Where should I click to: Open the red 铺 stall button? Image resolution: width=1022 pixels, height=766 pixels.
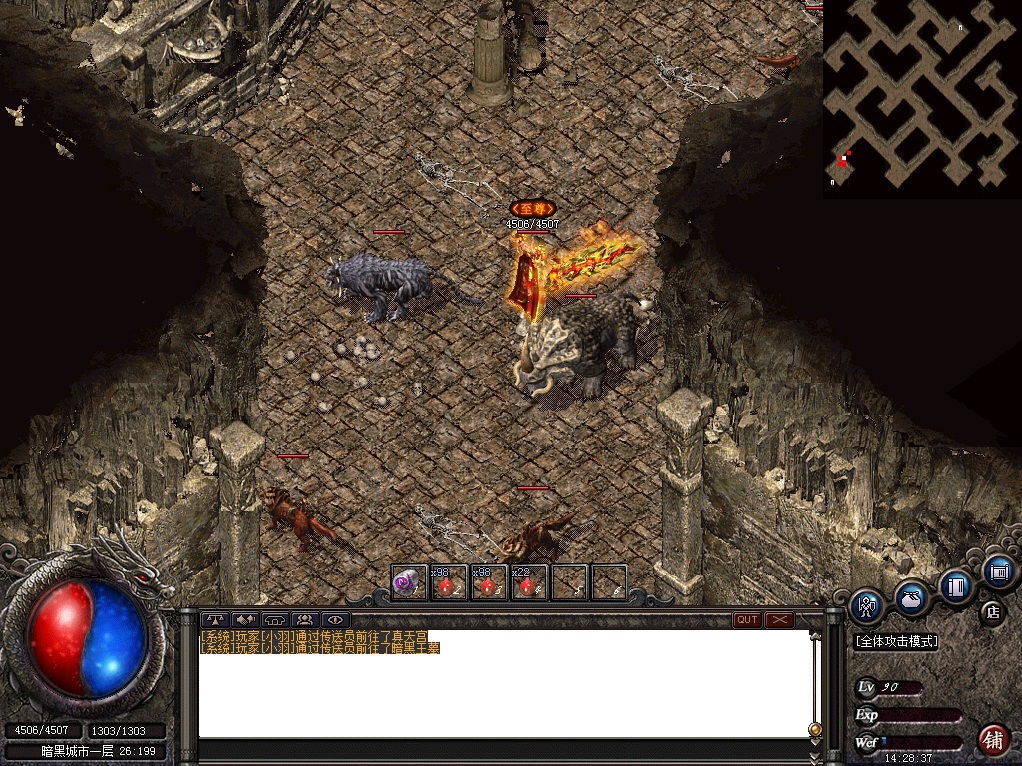coord(993,739)
